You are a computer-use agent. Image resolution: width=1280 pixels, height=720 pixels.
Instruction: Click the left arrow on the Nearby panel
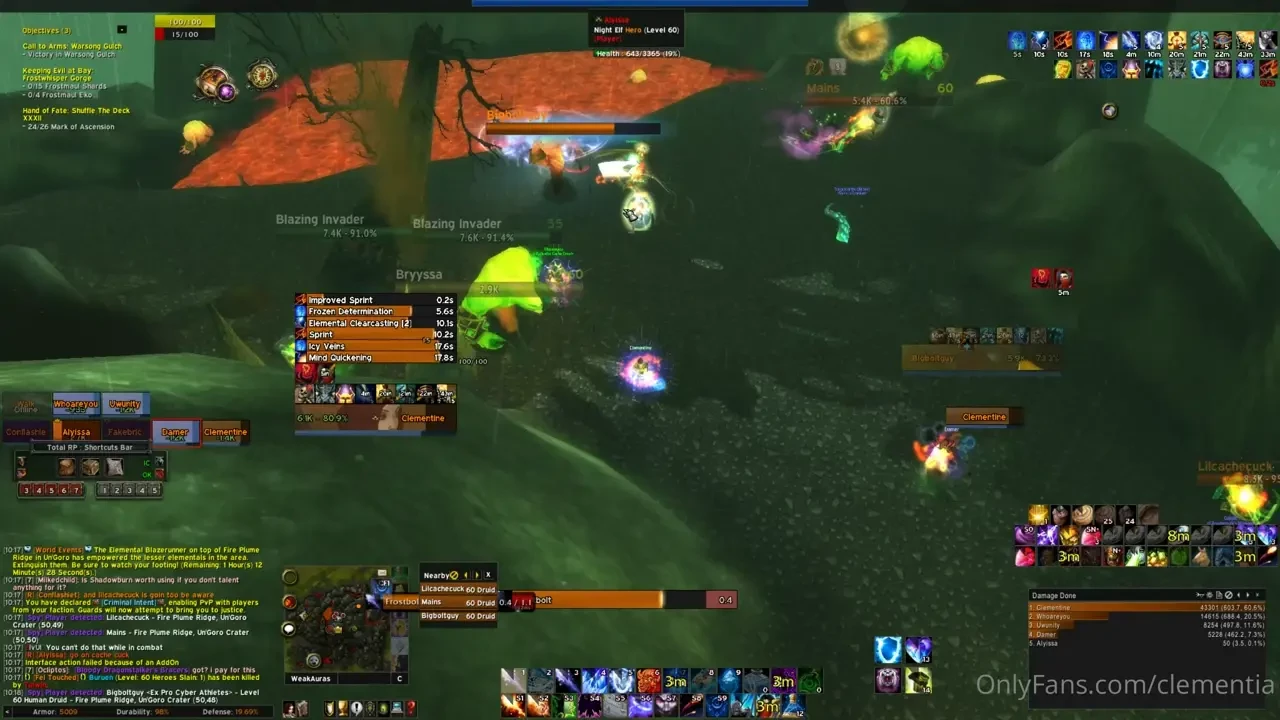tap(466, 575)
